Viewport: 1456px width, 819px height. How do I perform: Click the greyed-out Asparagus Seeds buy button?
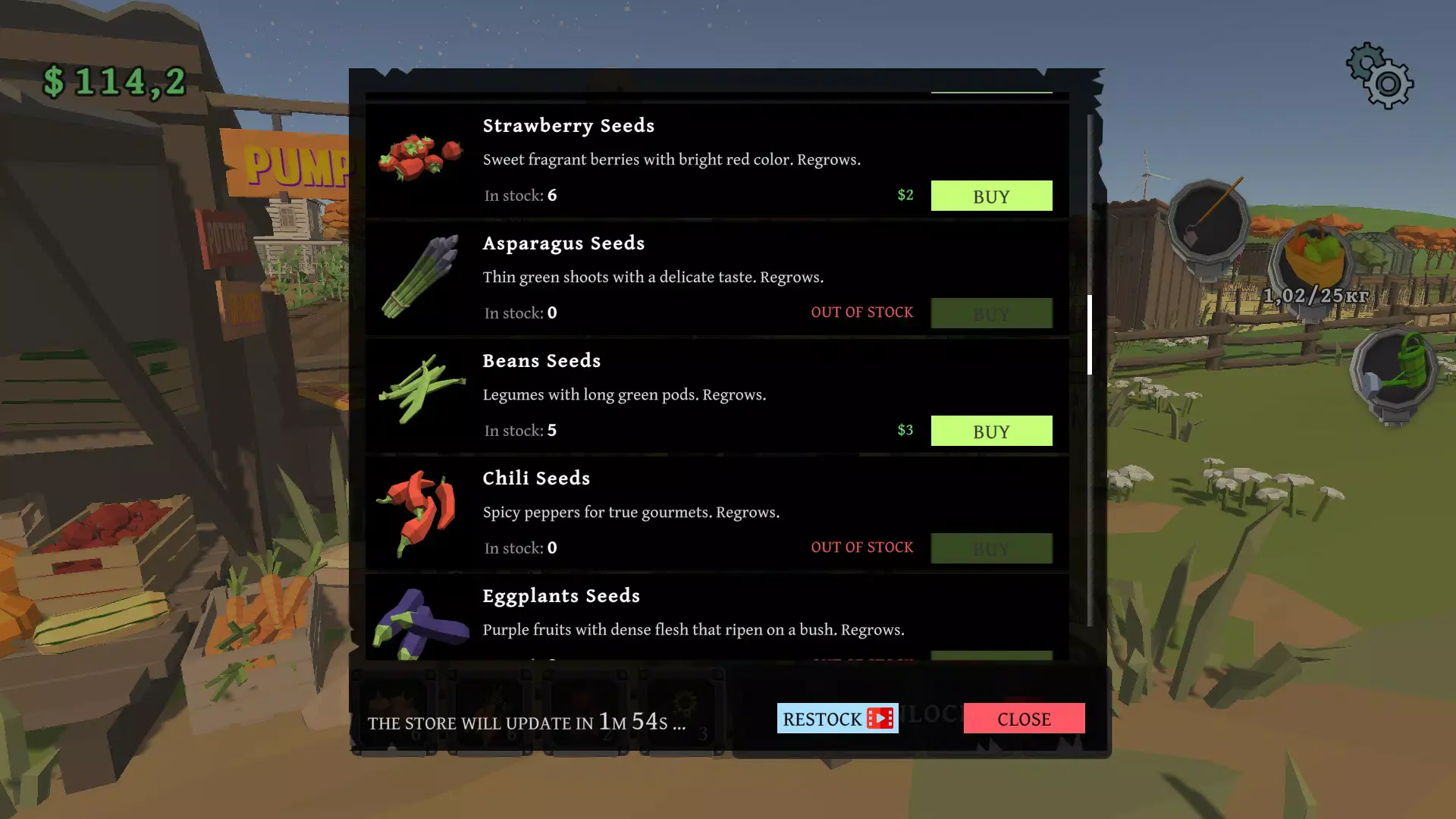[x=991, y=313]
